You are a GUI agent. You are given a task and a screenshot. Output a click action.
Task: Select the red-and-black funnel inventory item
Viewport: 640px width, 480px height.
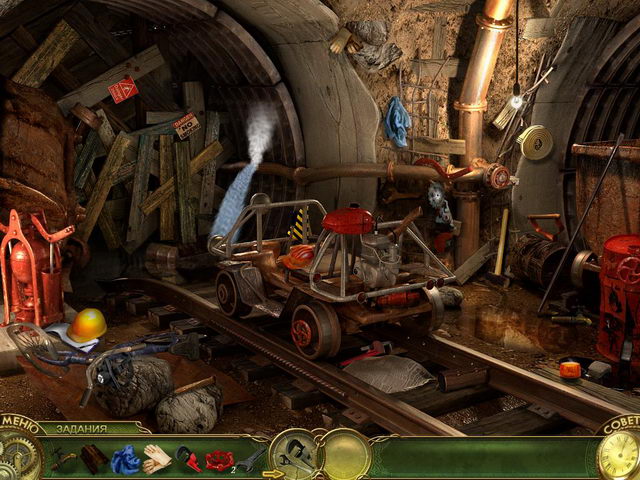(187, 459)
